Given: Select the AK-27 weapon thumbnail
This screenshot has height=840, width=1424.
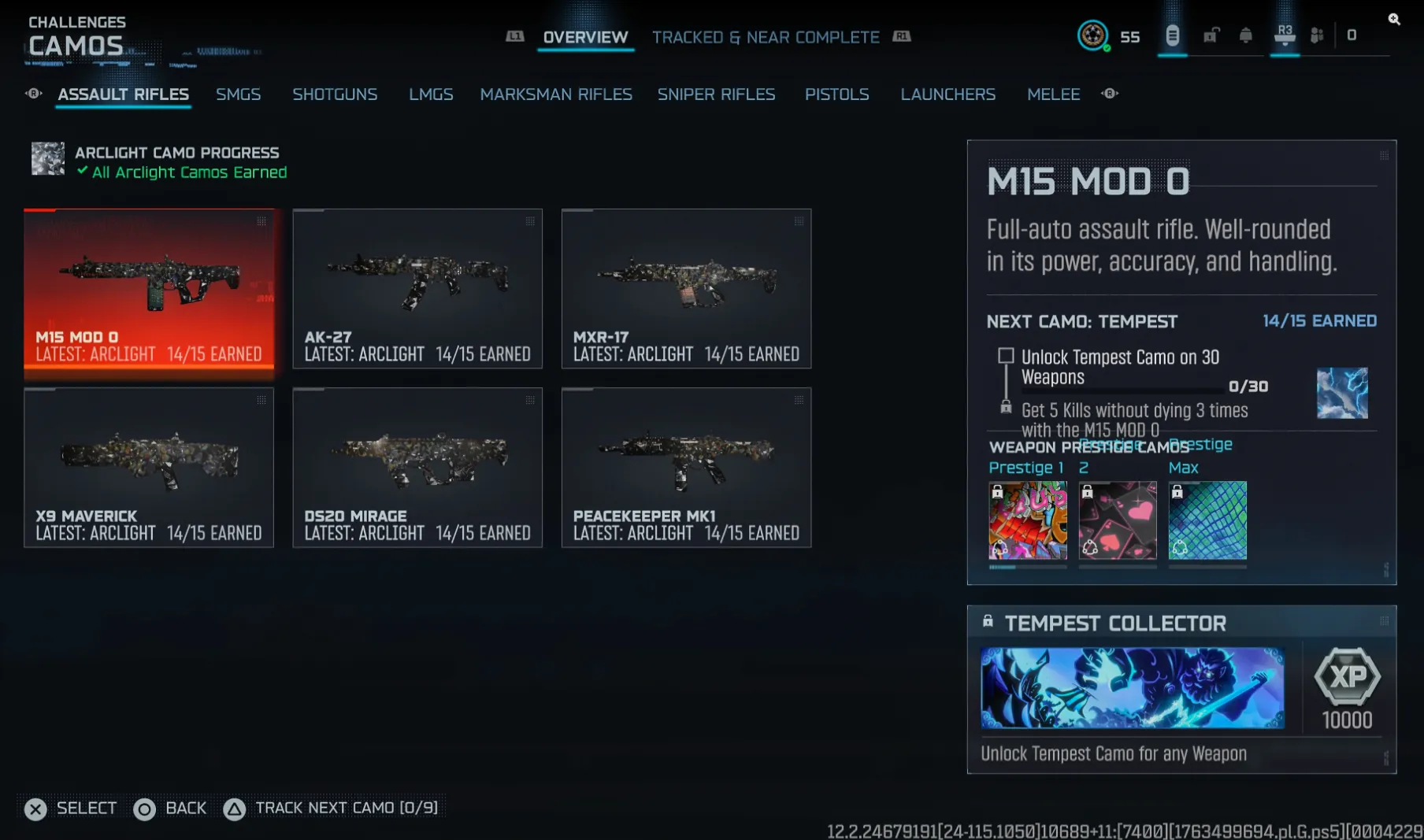Looking at the screenshot, I should point(417,288).
